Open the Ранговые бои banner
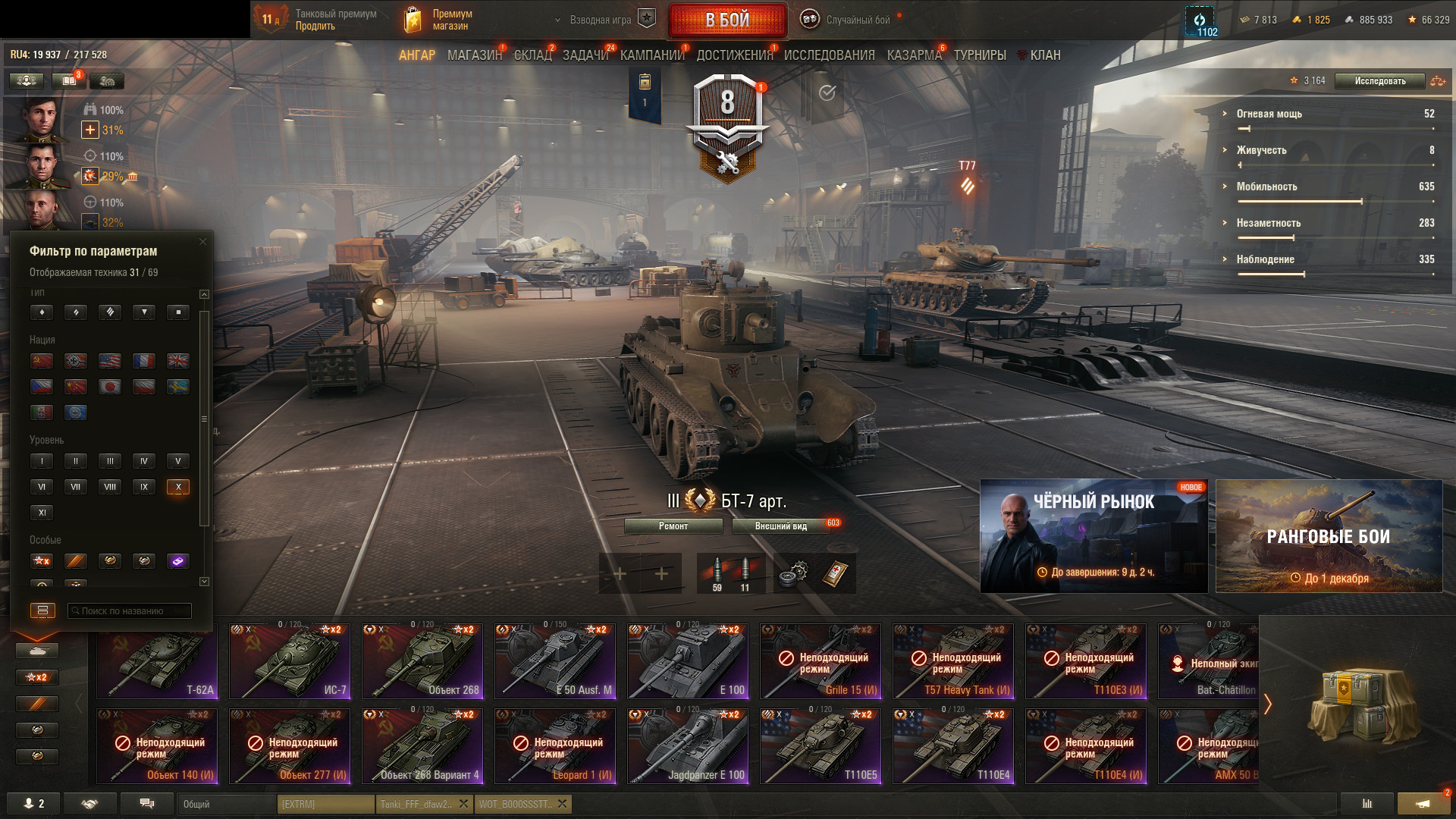Viewport: 1456px width, 819px height. pos(1329,535)
